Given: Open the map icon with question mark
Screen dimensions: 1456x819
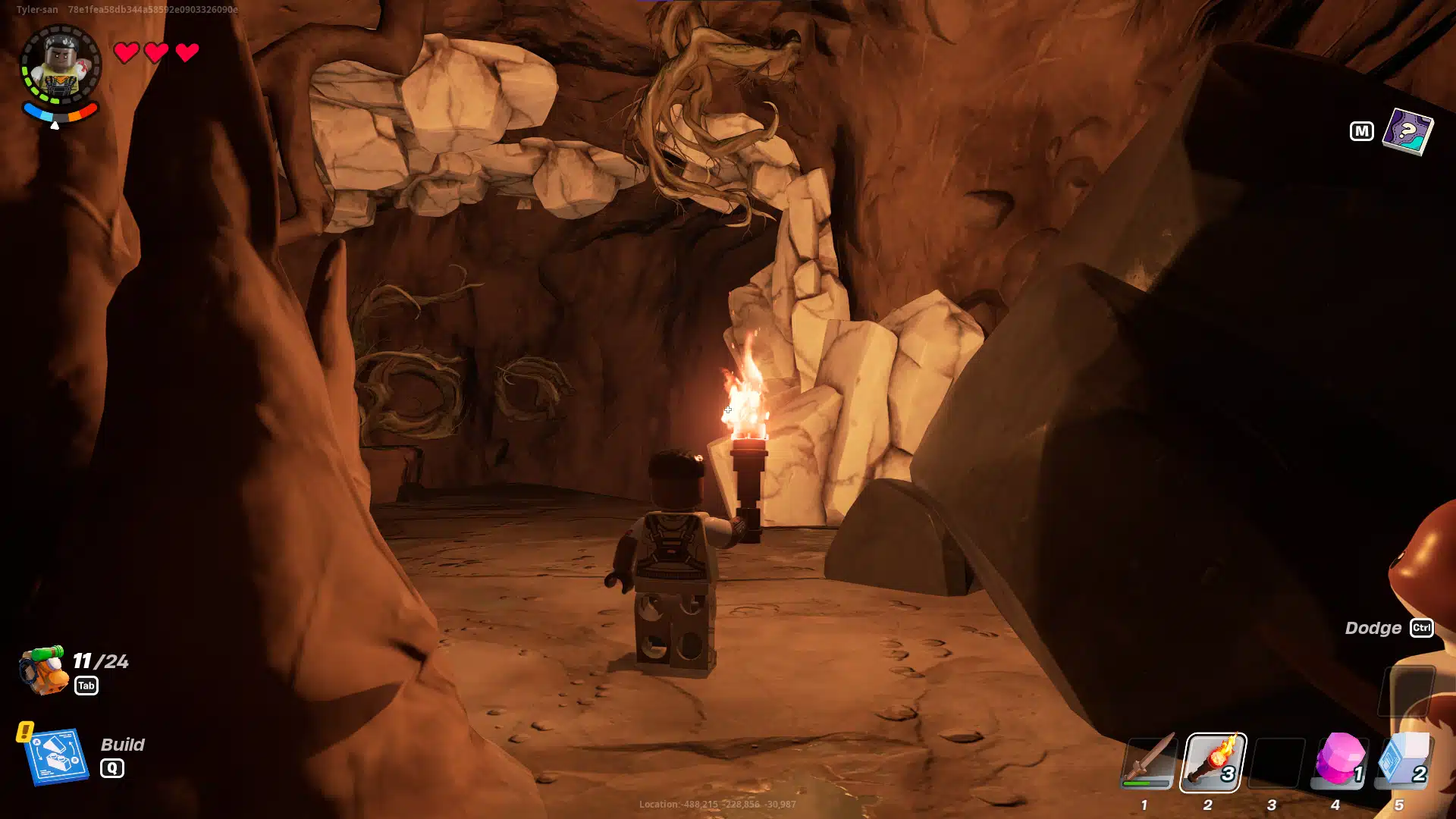Looking at the screenshot, I should click(x=1407, y=131).
